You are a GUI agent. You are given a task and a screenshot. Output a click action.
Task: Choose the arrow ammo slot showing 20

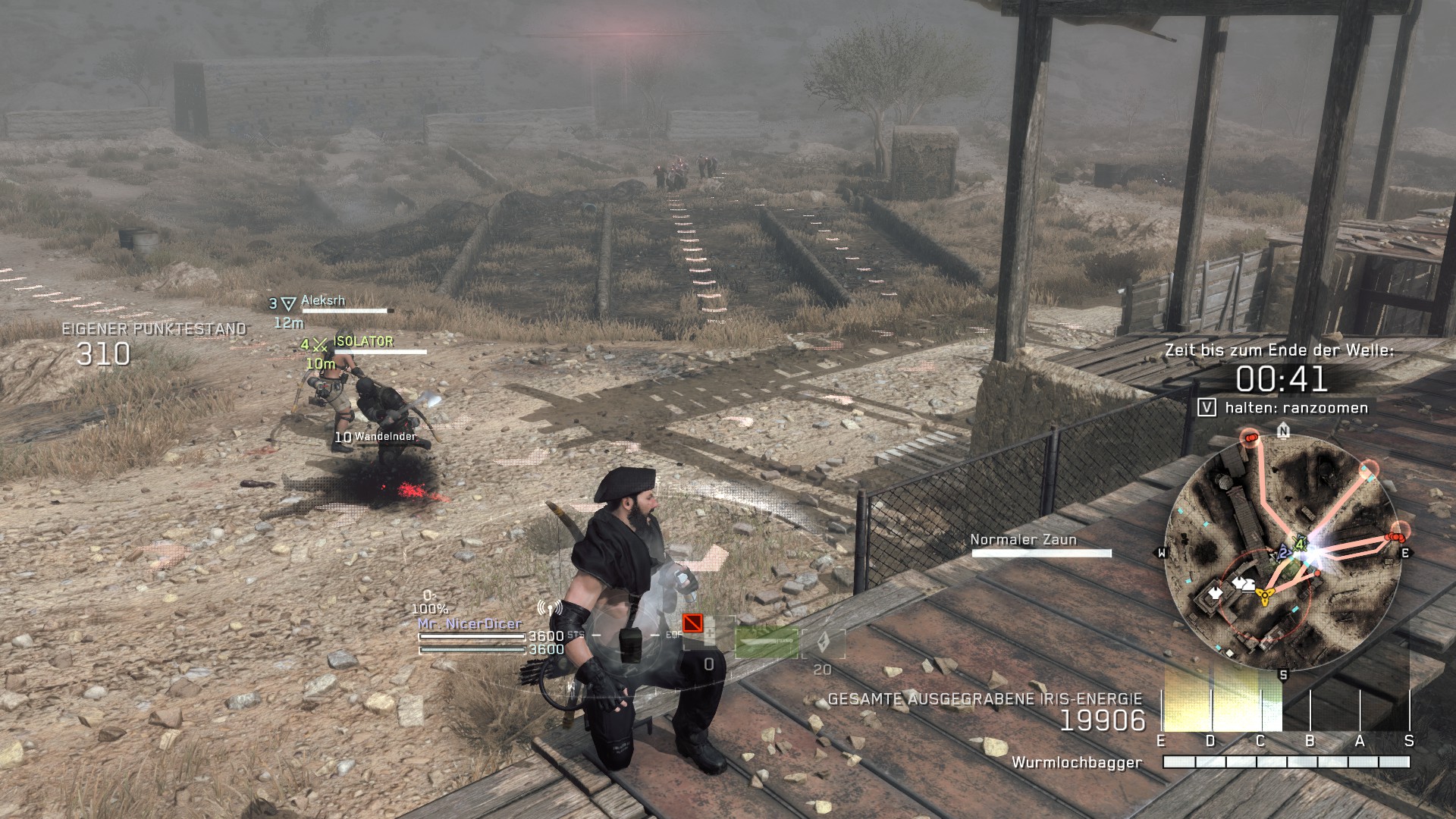coord(824,645)
